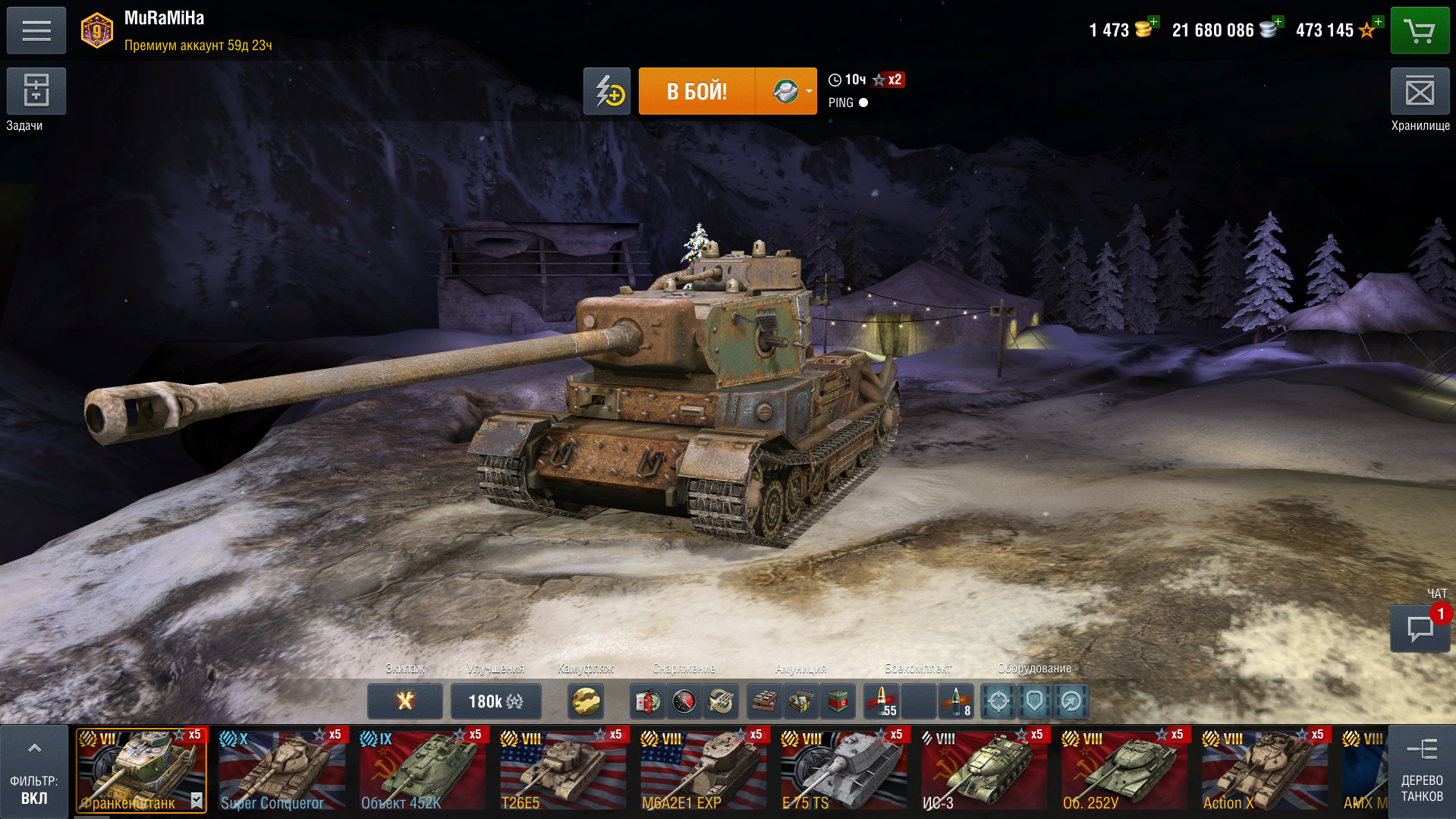This screenshot has width=1456, height=819.
Task: Open the Задачи missions panel
Action: click(x=36, y=91)
